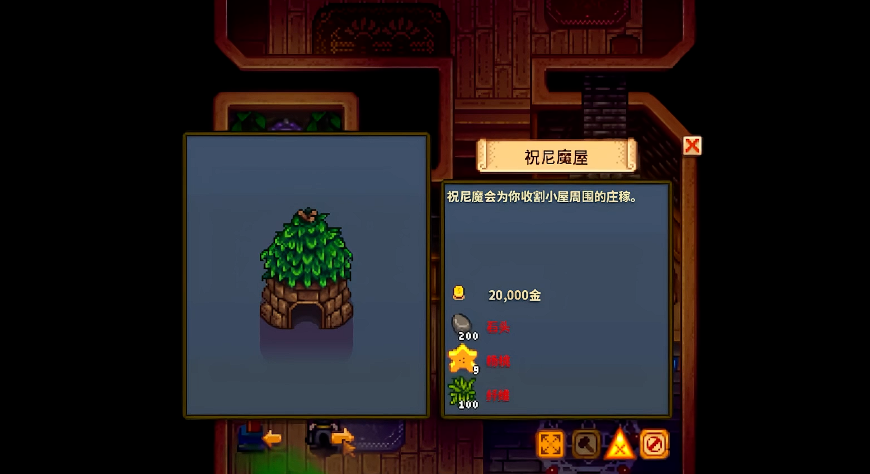
Task: Choose the demolish buildings triangle icon
Action: (620, 443)
